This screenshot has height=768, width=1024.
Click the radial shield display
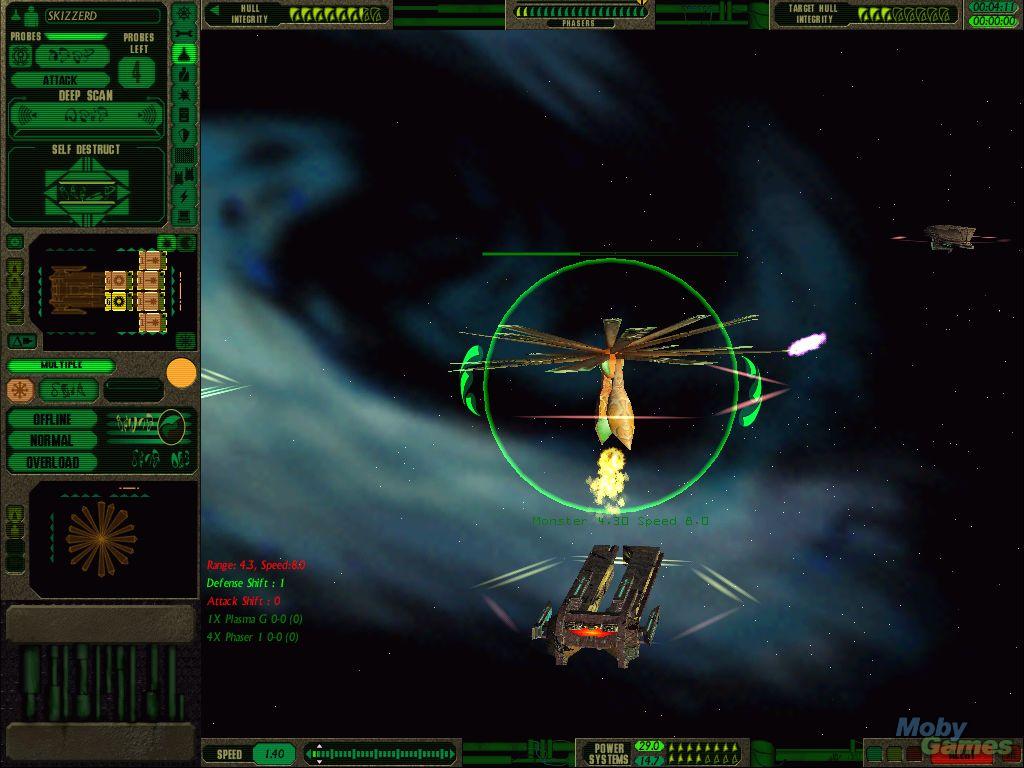click(100, 538)
